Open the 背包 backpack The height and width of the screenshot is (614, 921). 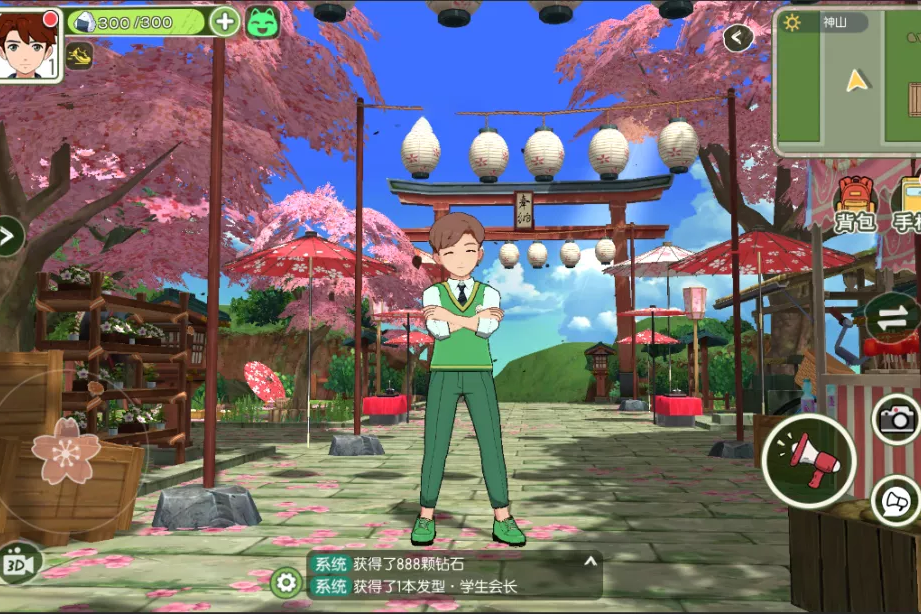(855, 205)
